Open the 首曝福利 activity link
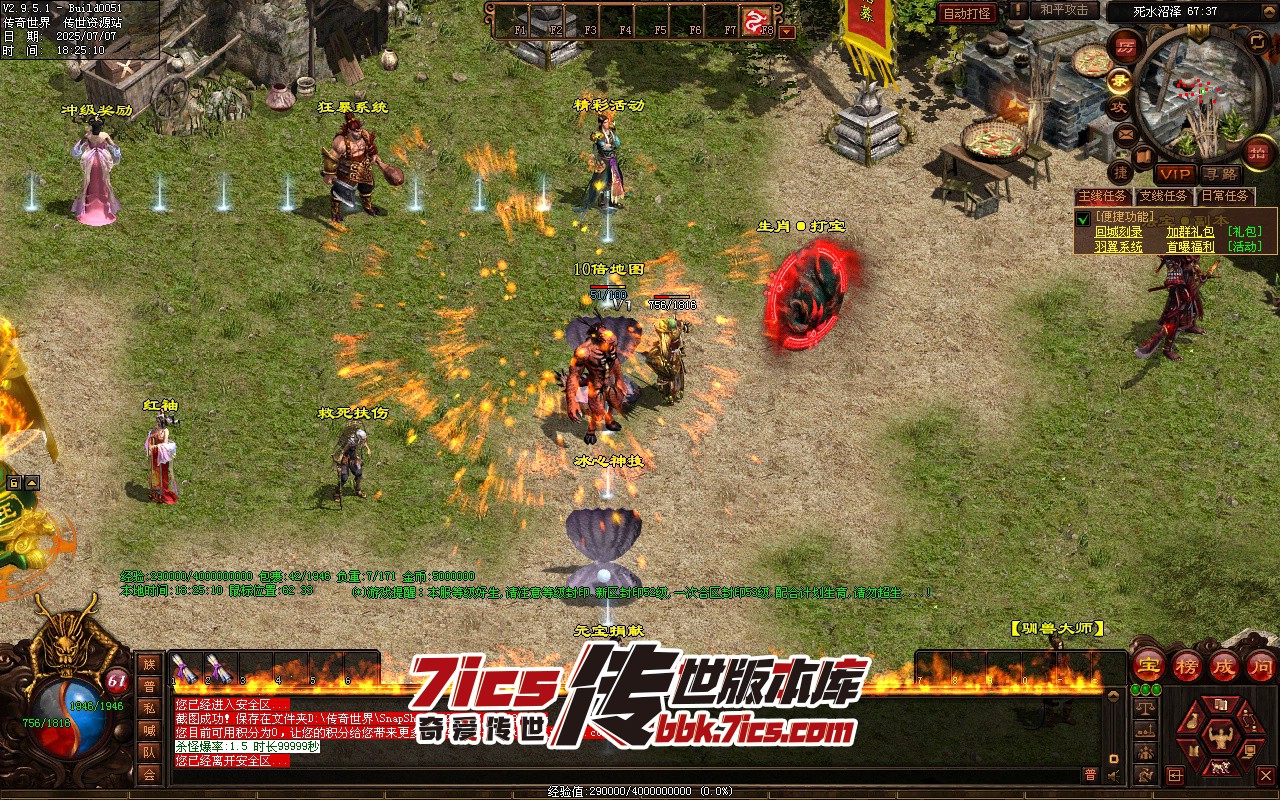The image size is (1280, 800). click(x=1190, y=247)
